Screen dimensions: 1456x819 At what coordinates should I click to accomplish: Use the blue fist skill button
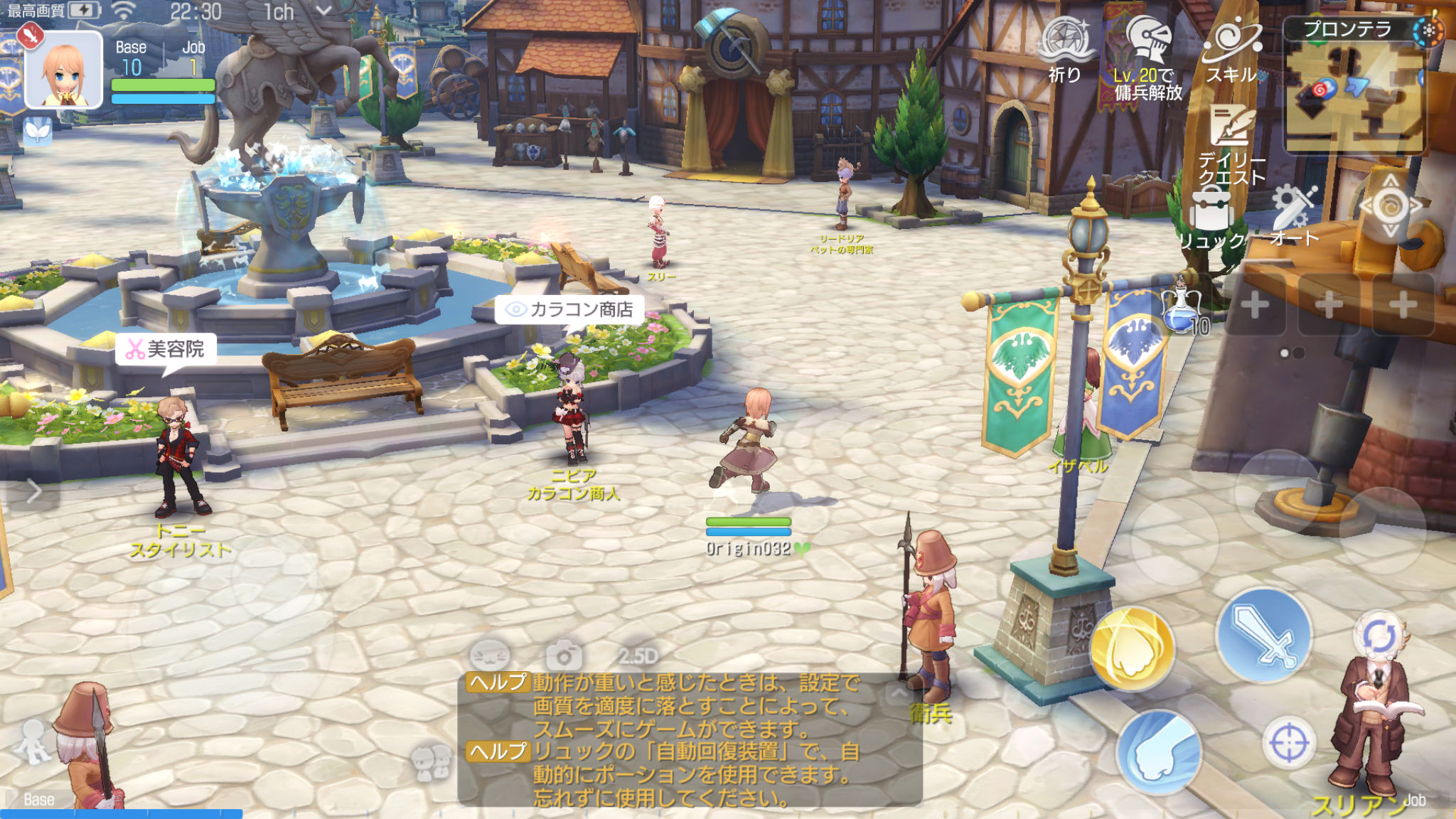[1159, 752]
